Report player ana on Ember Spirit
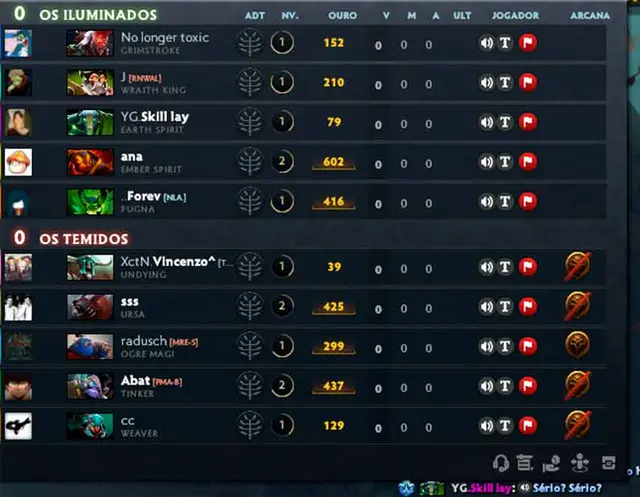 [528, 162]
